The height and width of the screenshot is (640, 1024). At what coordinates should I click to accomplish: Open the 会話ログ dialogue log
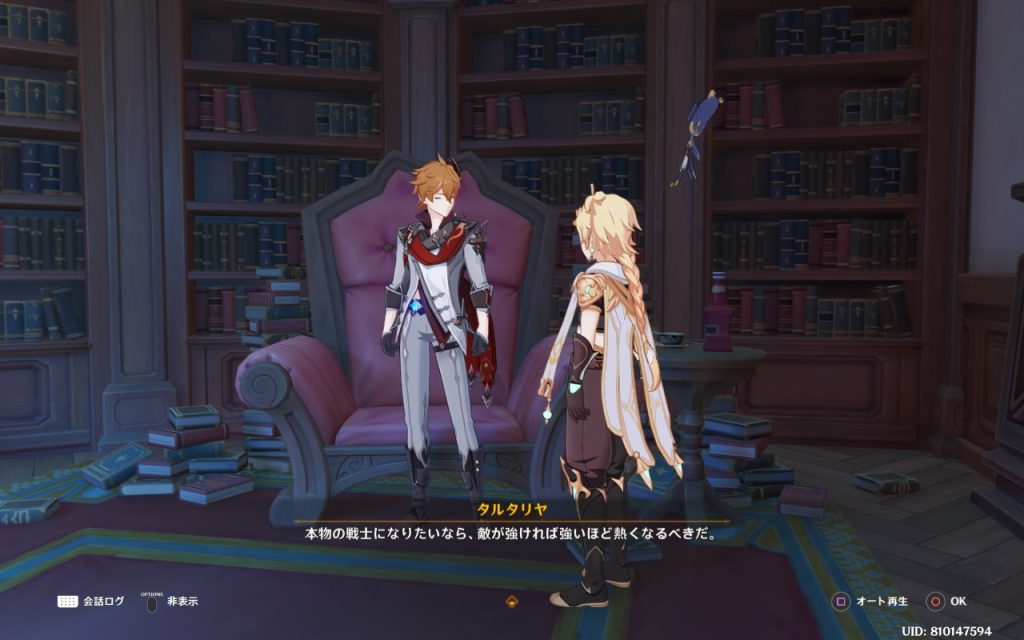91,601
